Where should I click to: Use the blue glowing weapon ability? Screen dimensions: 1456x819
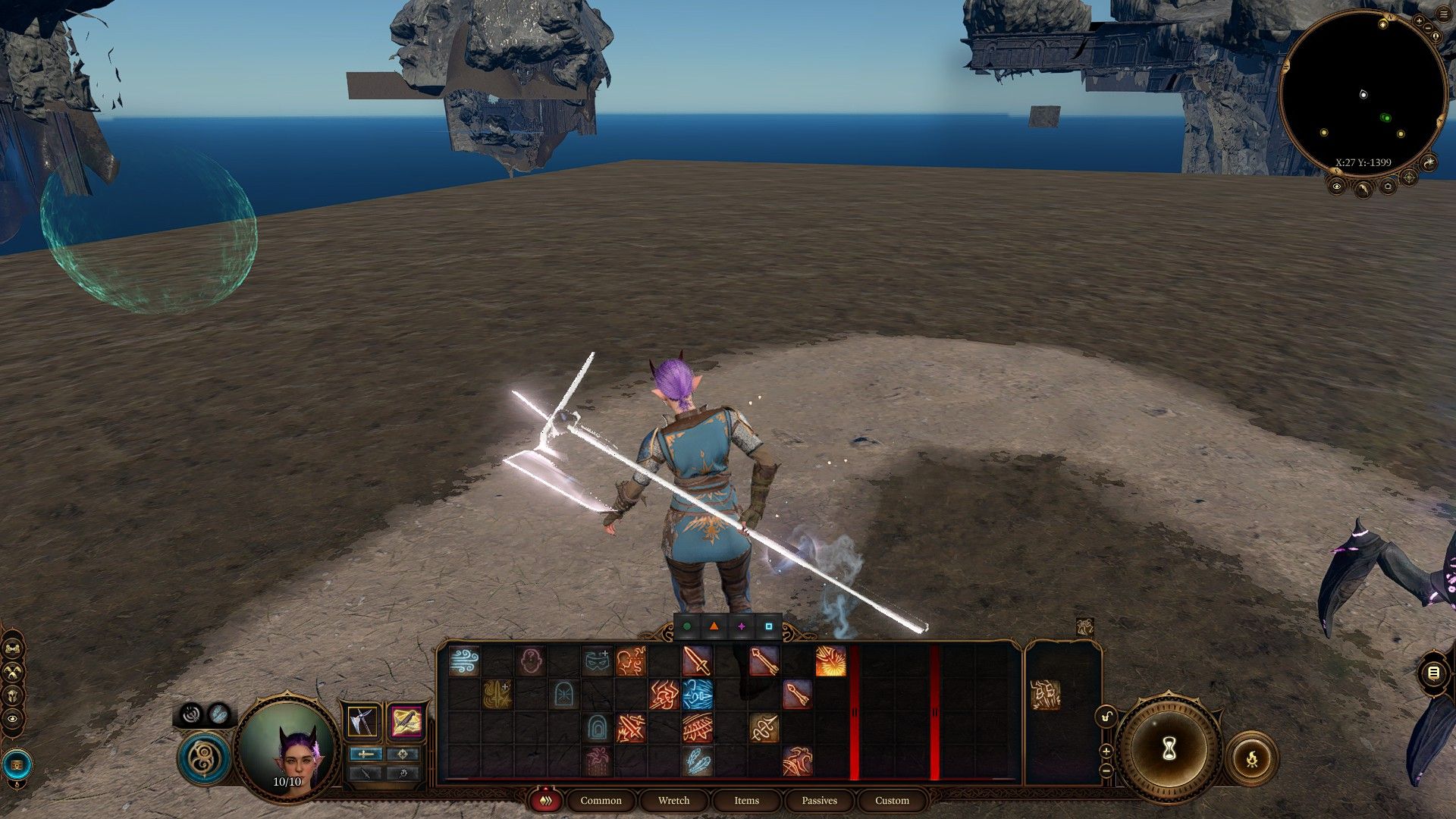point(697,694)
